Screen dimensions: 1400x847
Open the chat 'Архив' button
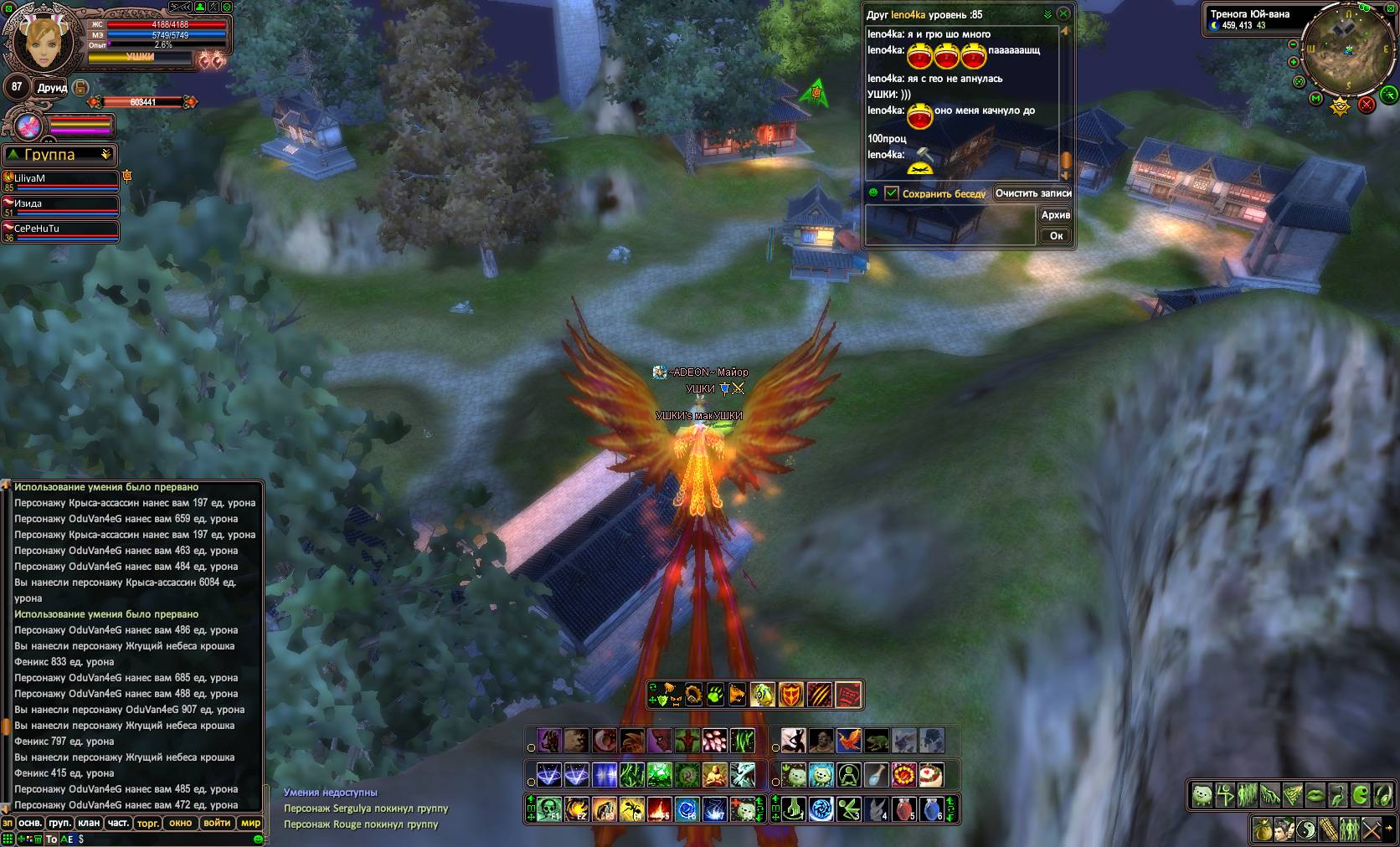coord(1055,215)
